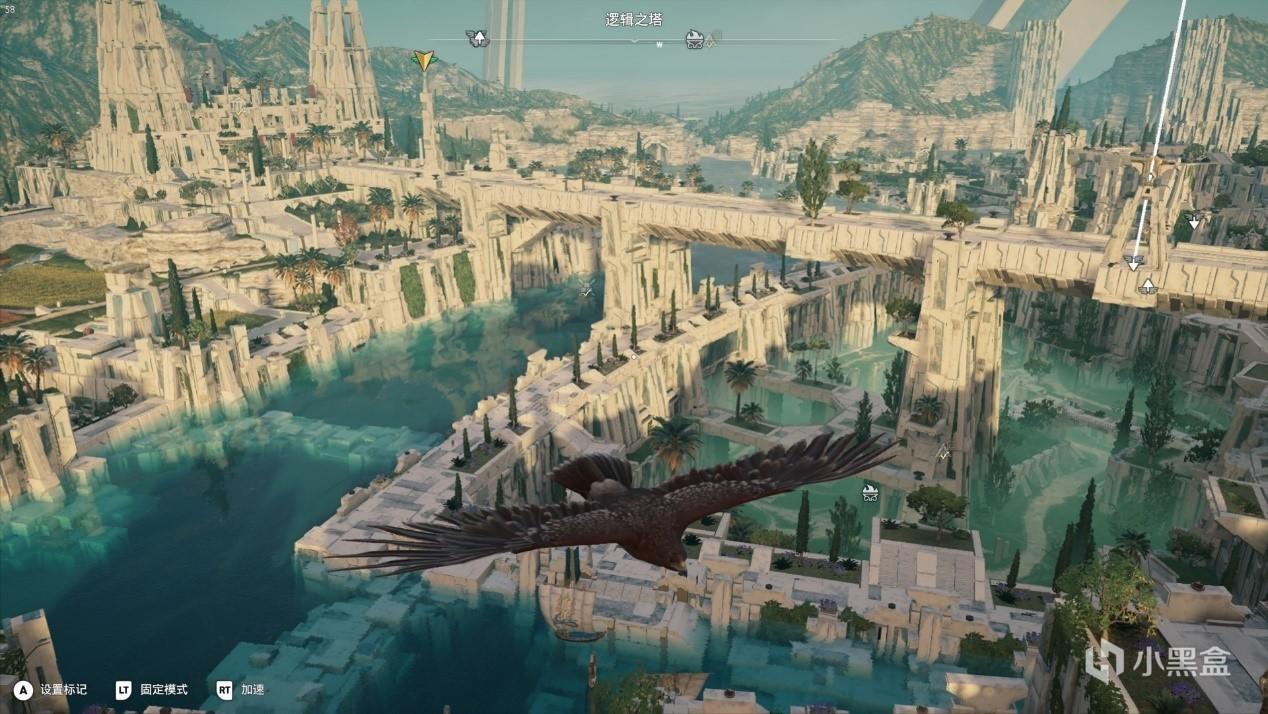Select the faint crossed-swords marker over the water
Image resolution: width=1268 pixels, height=714 pixels.
(587, 290)
